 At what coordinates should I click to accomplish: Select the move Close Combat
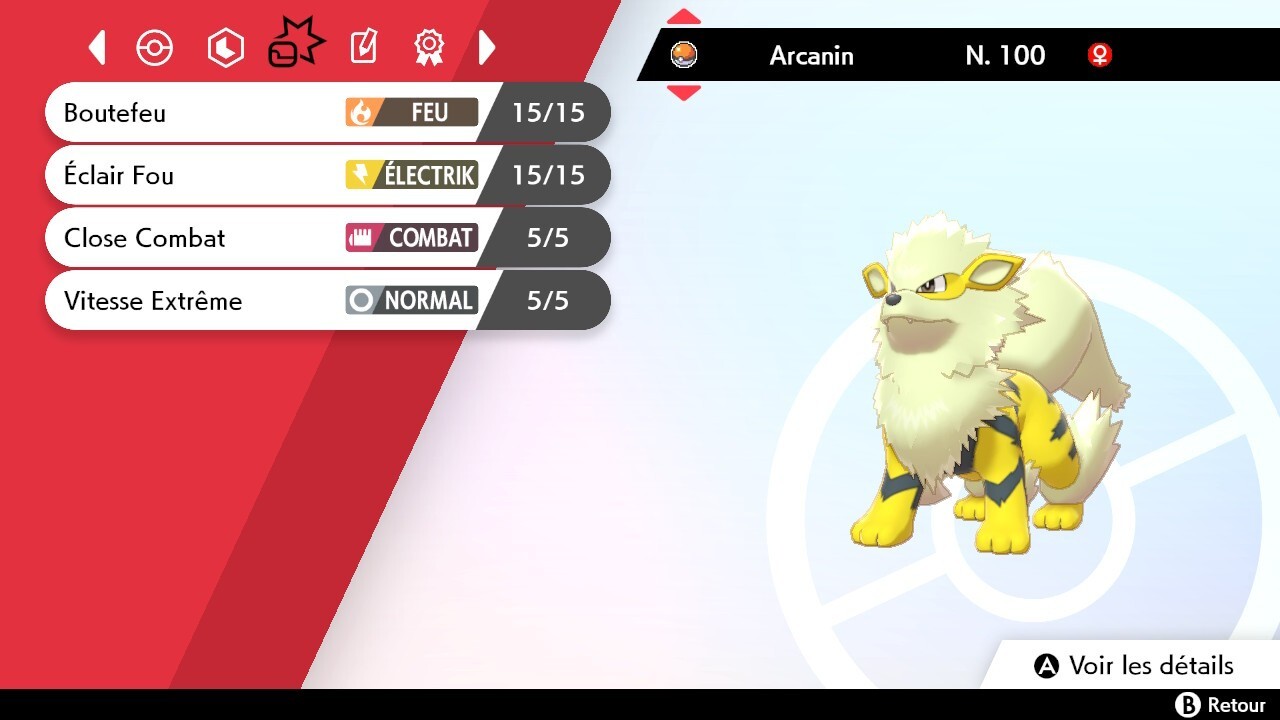click(x=144, y=238)
